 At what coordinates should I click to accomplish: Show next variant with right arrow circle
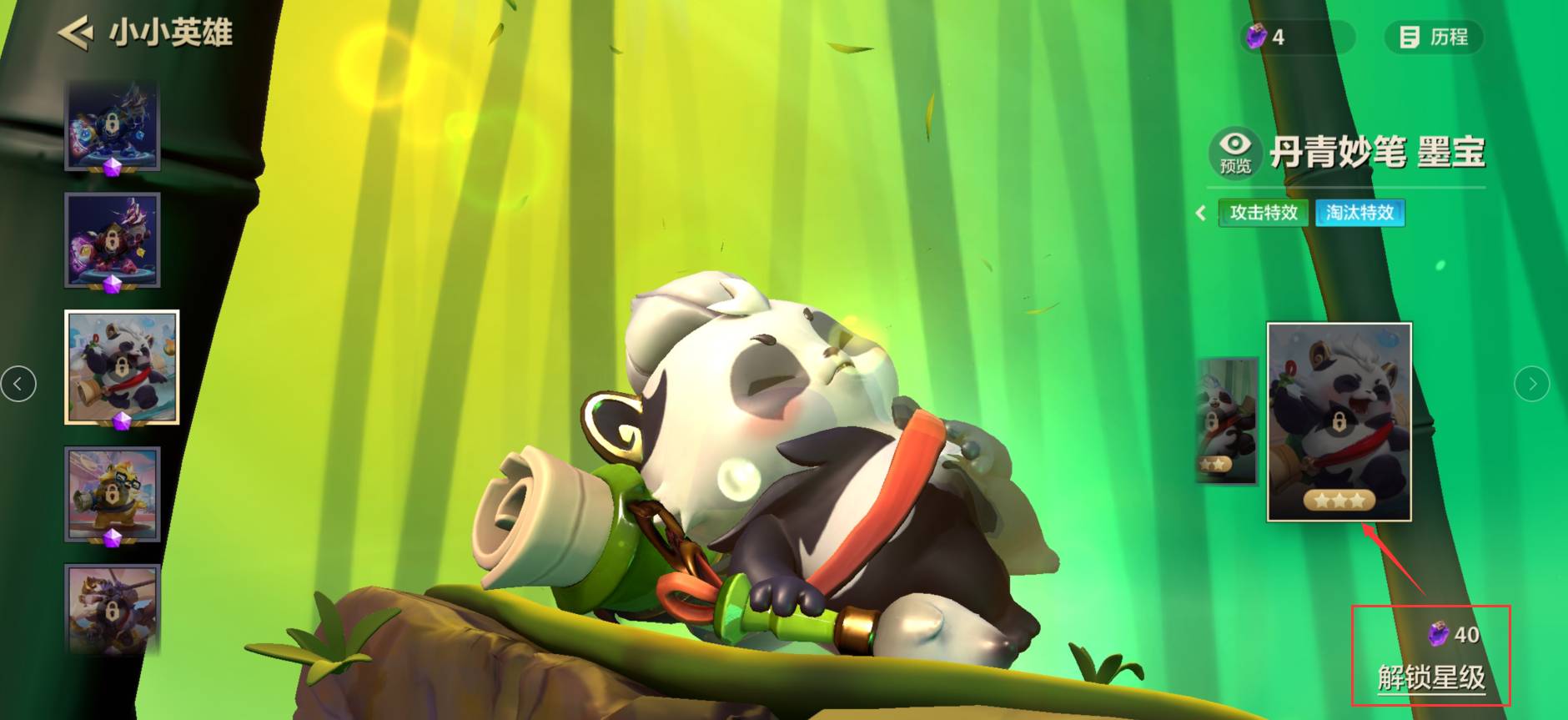click(1531, 384)
